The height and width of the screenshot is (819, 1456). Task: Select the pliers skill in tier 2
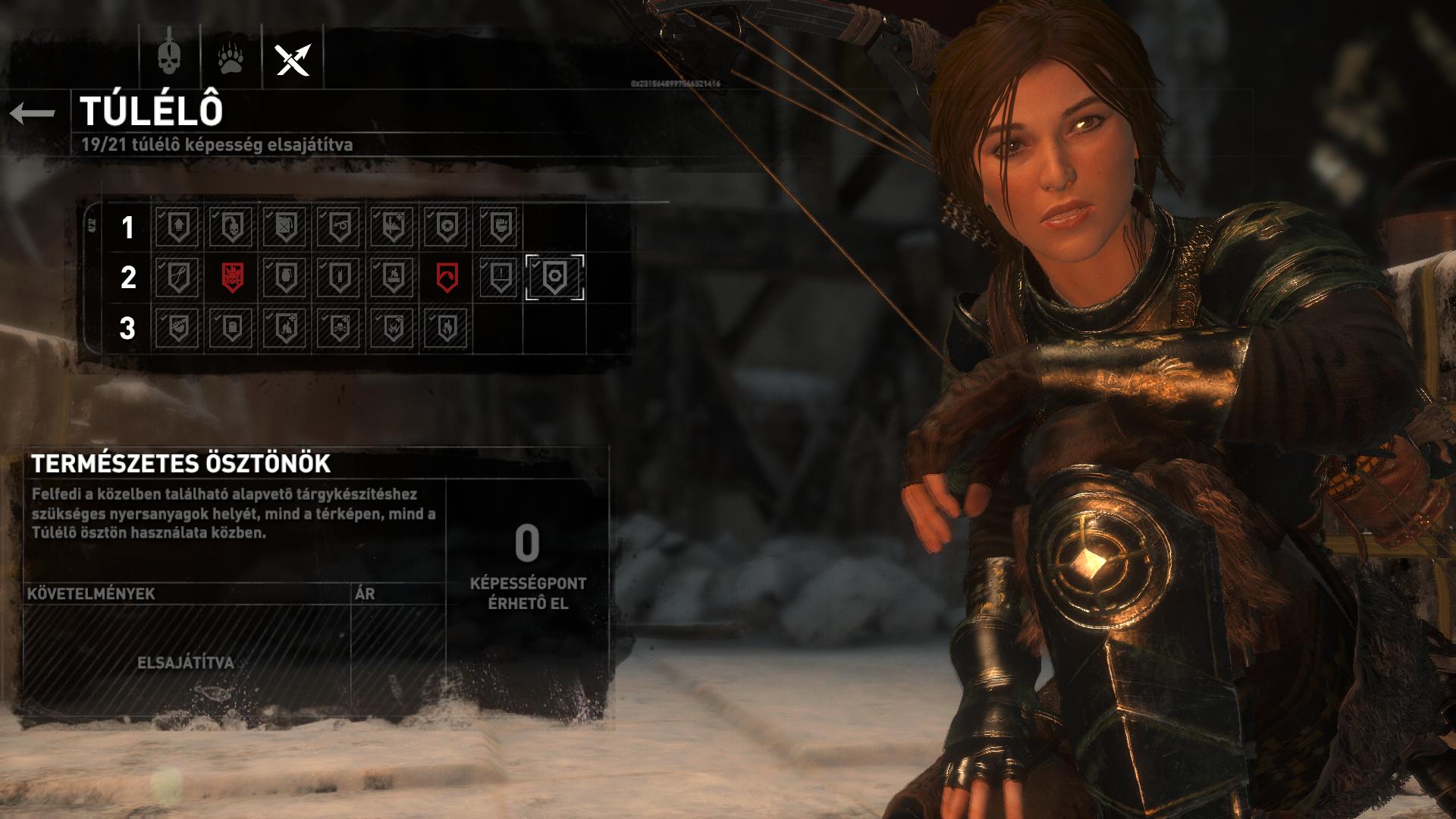[177, 278]
